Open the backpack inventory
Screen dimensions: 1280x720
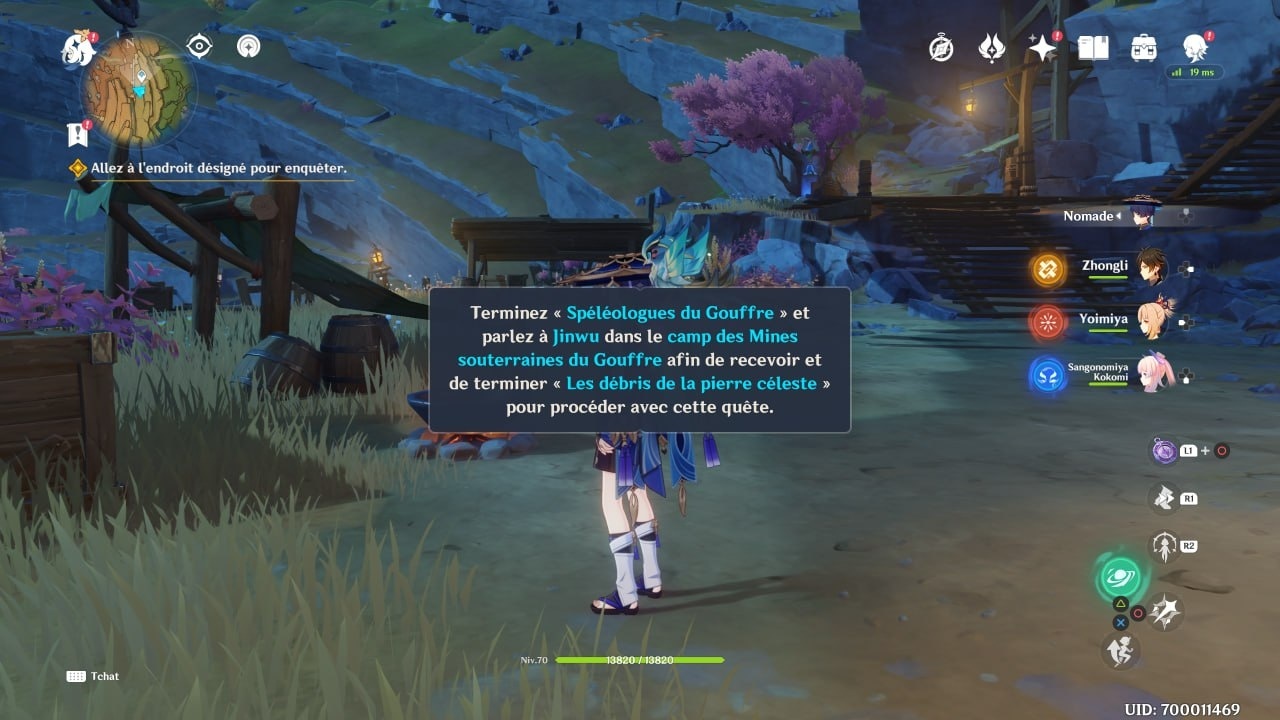tap(1144, 47)
